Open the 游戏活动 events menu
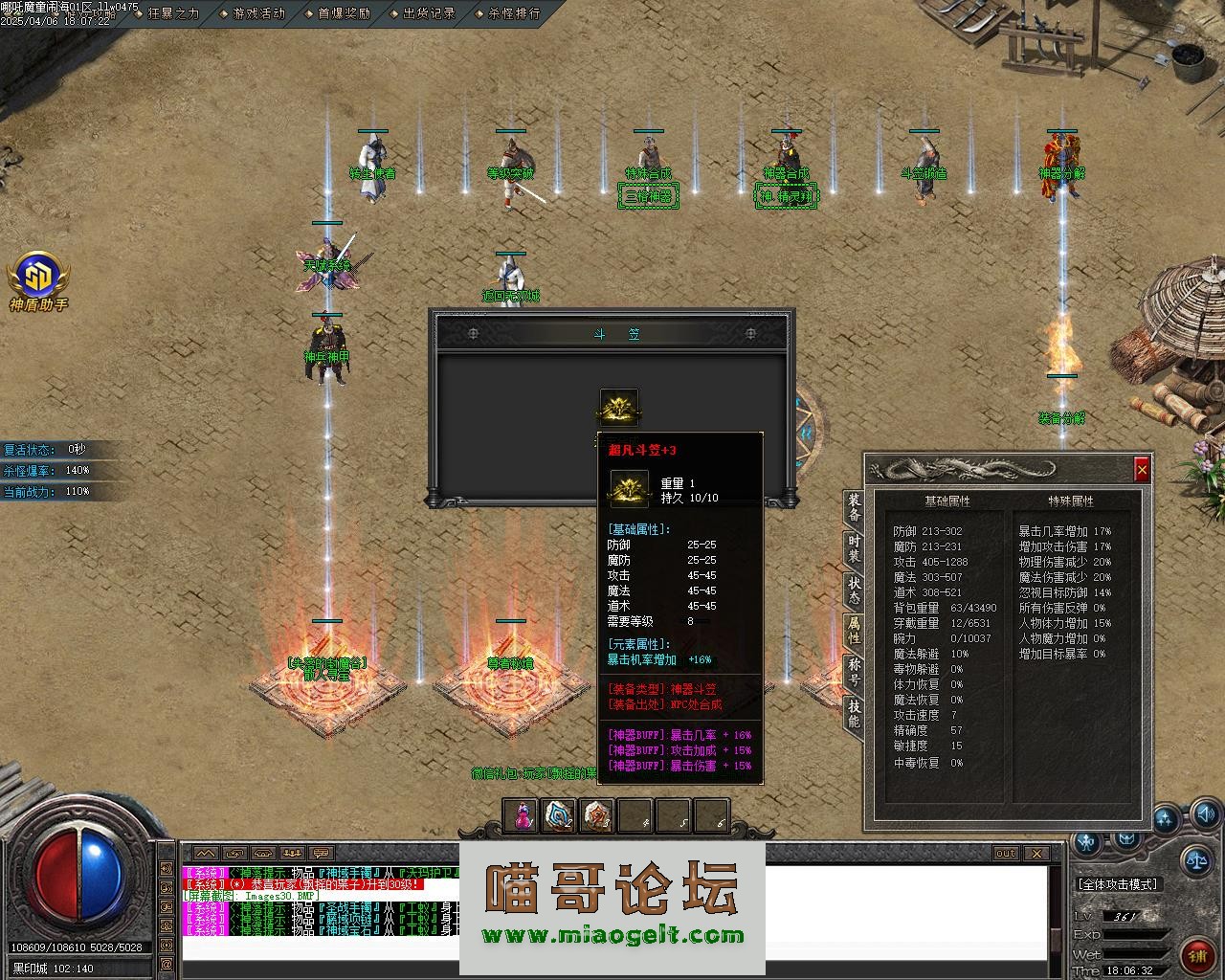The width and height of the screenshot is (1225, 980). pos(258,13)
